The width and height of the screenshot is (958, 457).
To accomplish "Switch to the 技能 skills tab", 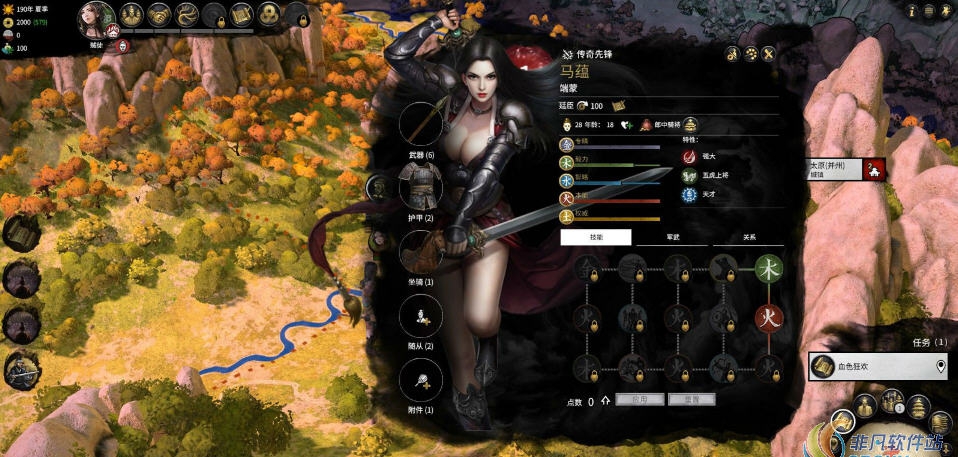I will tap(596, 237).
